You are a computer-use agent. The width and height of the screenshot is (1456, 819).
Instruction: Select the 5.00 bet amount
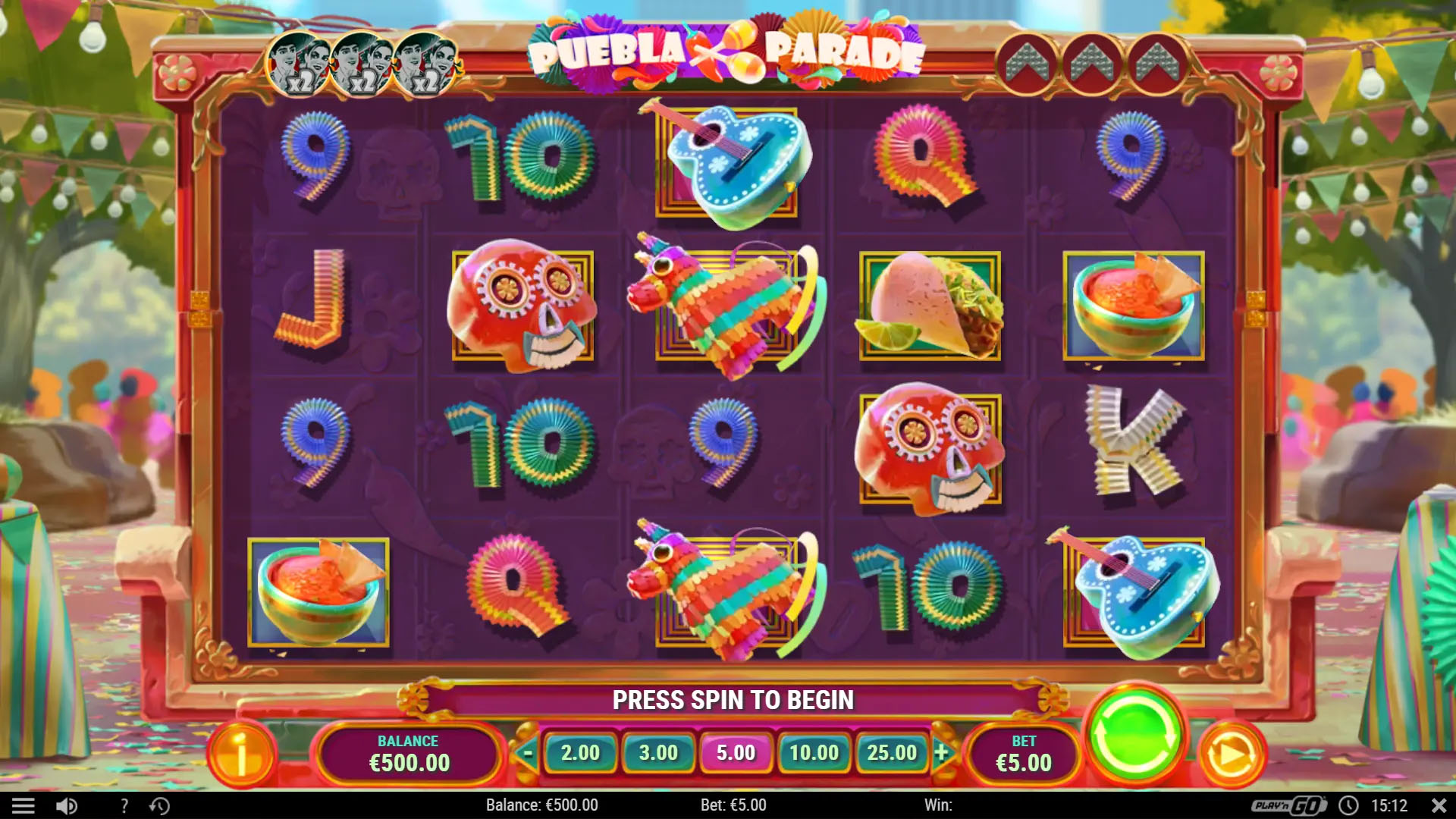click(736, 752)
